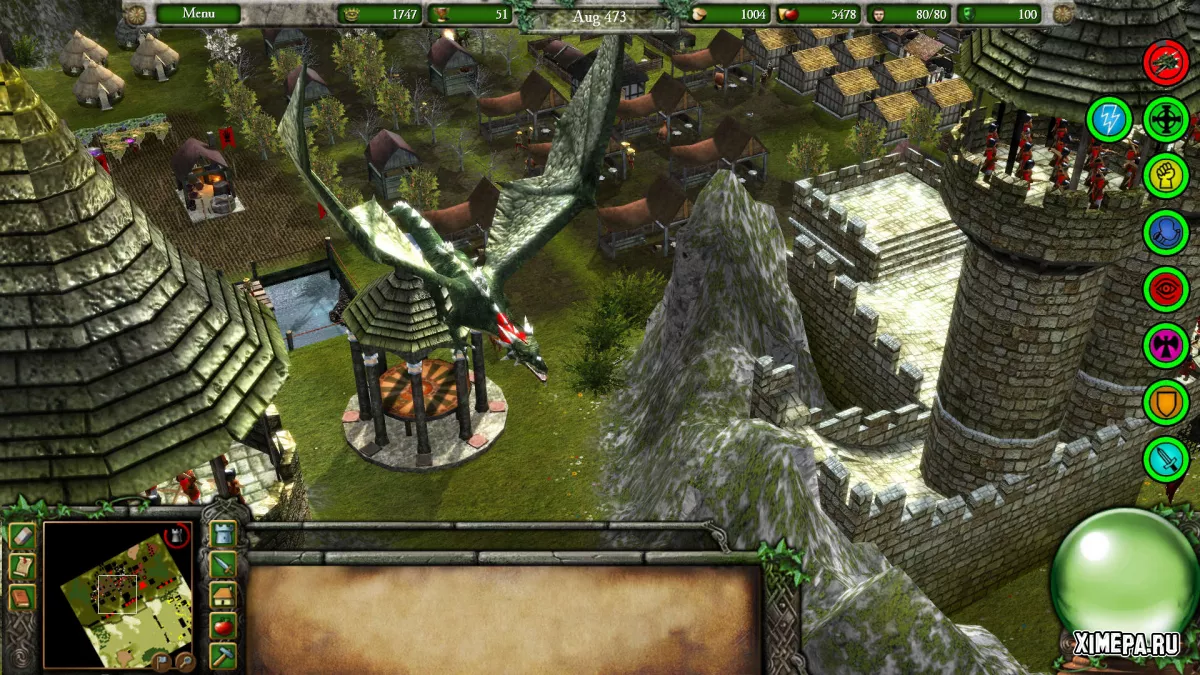Viewport: 1200px width, 675px height.
Task: Select the hammer industry build category
Action: tap(224, 656)
